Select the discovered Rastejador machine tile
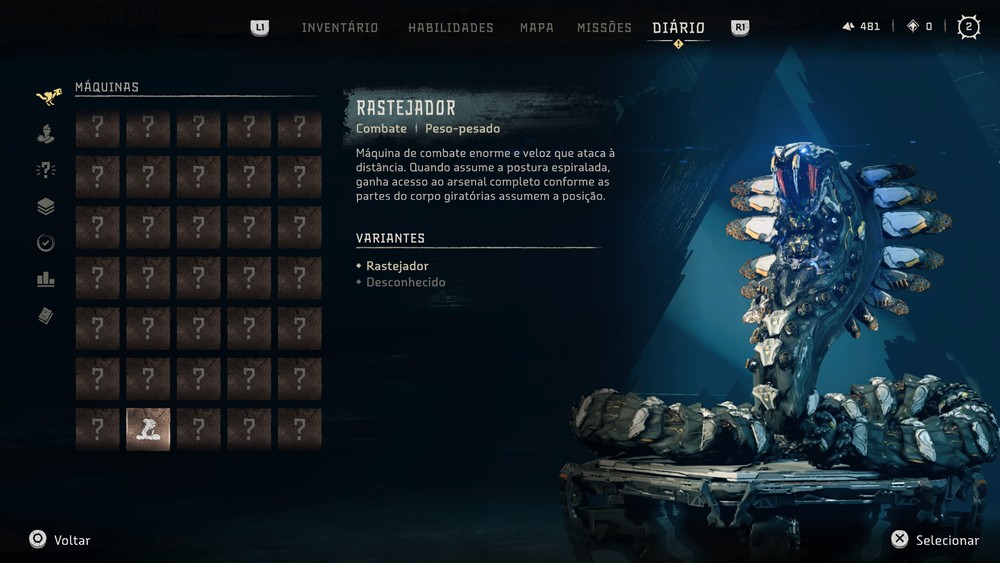The height and width of the screenshot is (563, 1000). pyautogui.click(x=148, y=429)
